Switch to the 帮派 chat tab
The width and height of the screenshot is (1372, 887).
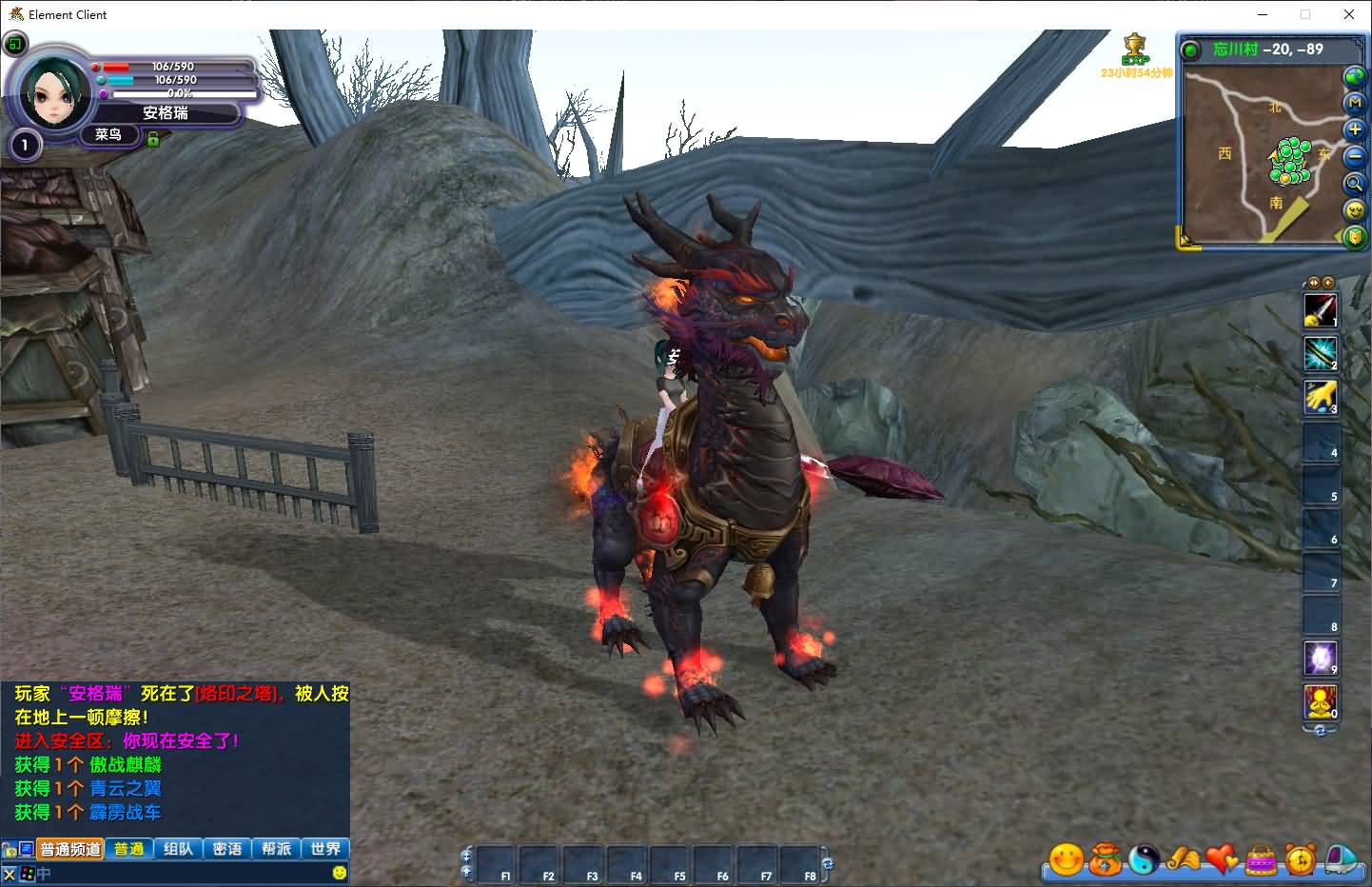point(276,849)
